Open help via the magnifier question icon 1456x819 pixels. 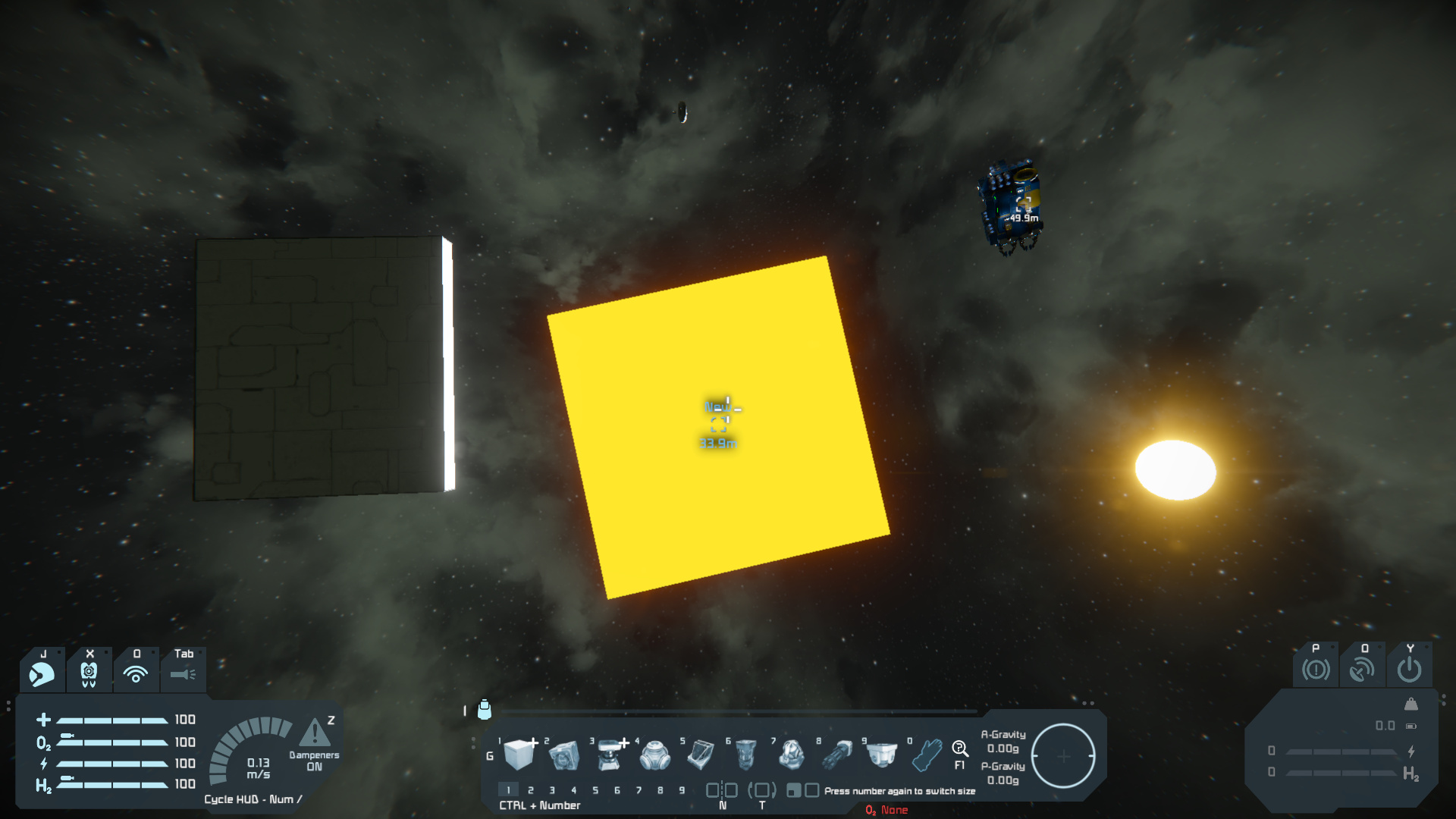tap(959, 750)
